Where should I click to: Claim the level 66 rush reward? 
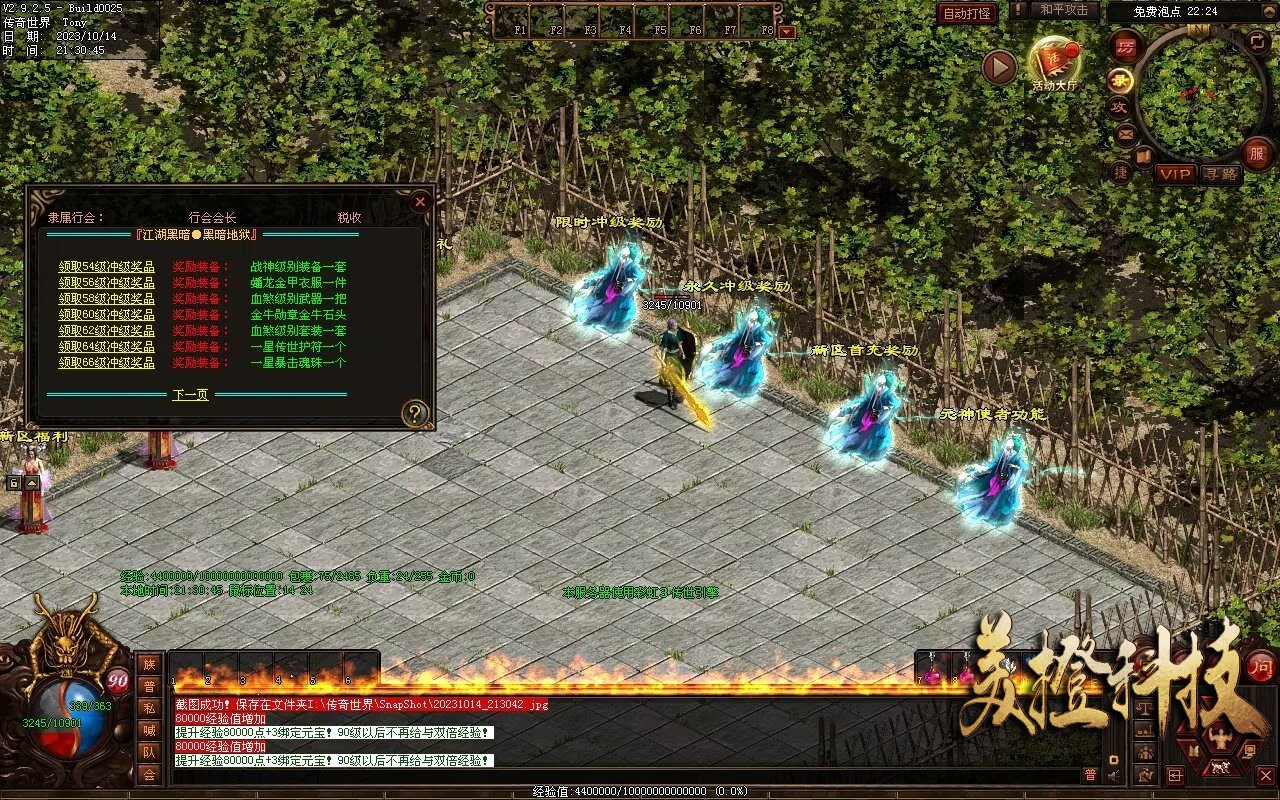[106, 363]
